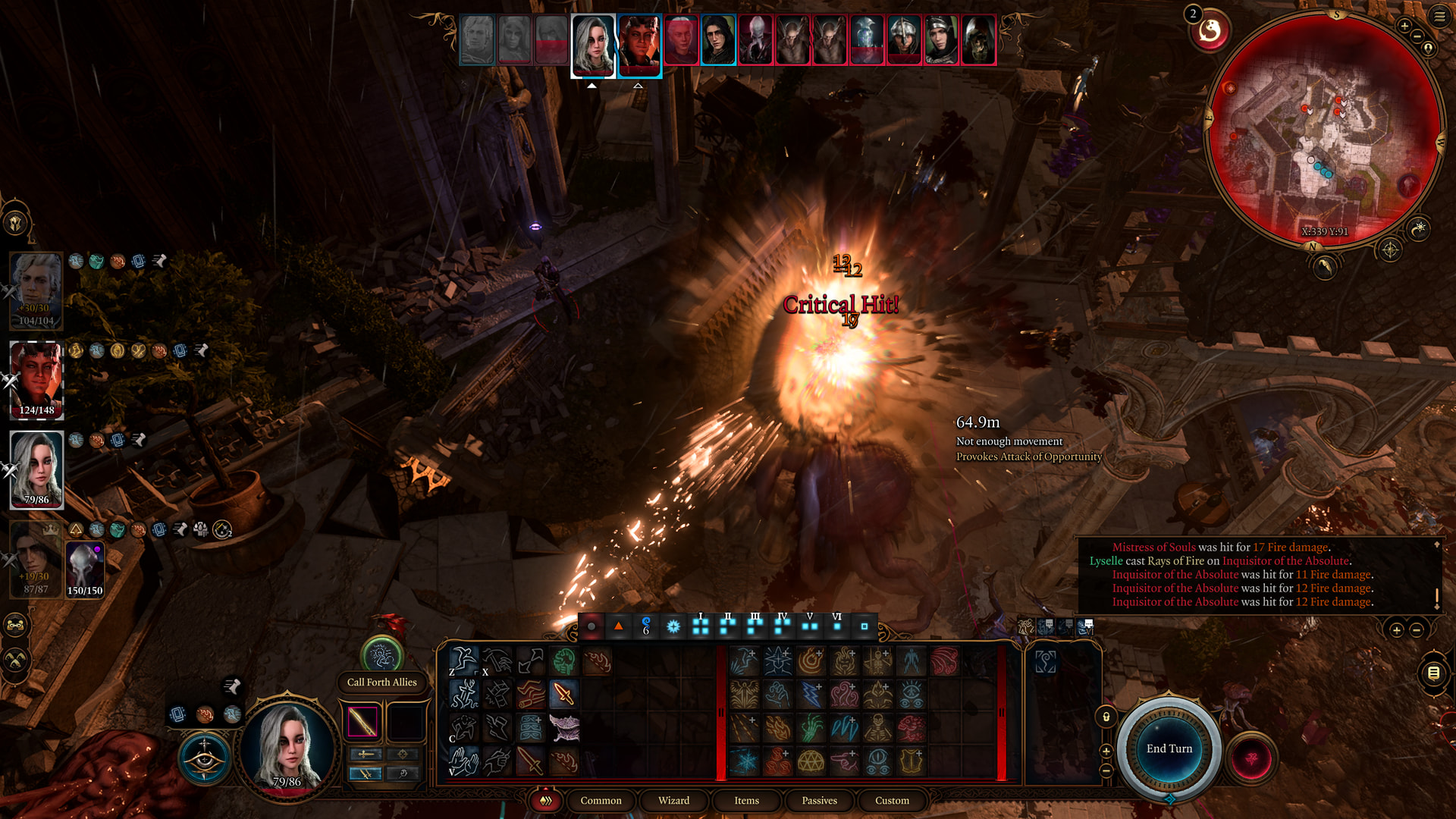Select the equipped main-hand staff slot
The height and width of the screenshot is (819, 1456).
(362, 721)
